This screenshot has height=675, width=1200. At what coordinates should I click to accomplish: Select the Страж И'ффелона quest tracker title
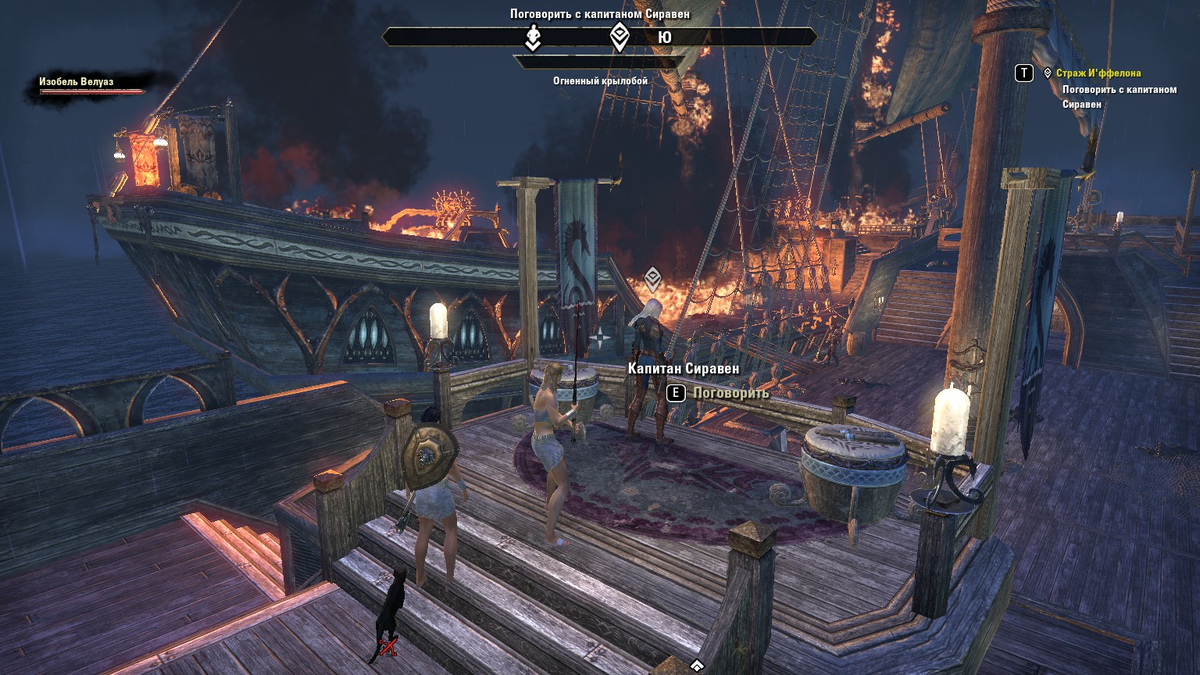click(x=1098, y=73)
